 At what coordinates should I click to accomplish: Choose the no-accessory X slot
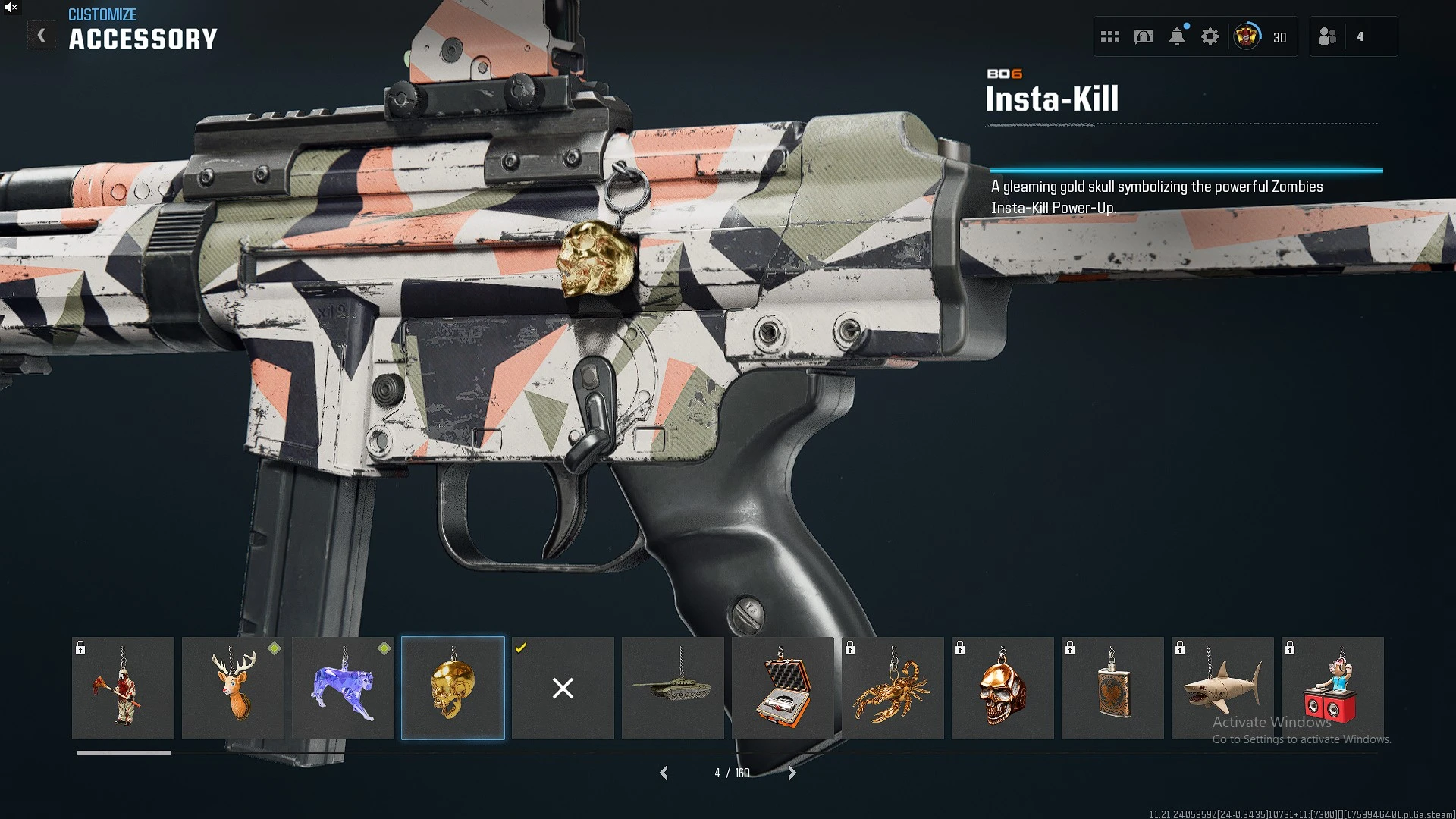(563, 688)
